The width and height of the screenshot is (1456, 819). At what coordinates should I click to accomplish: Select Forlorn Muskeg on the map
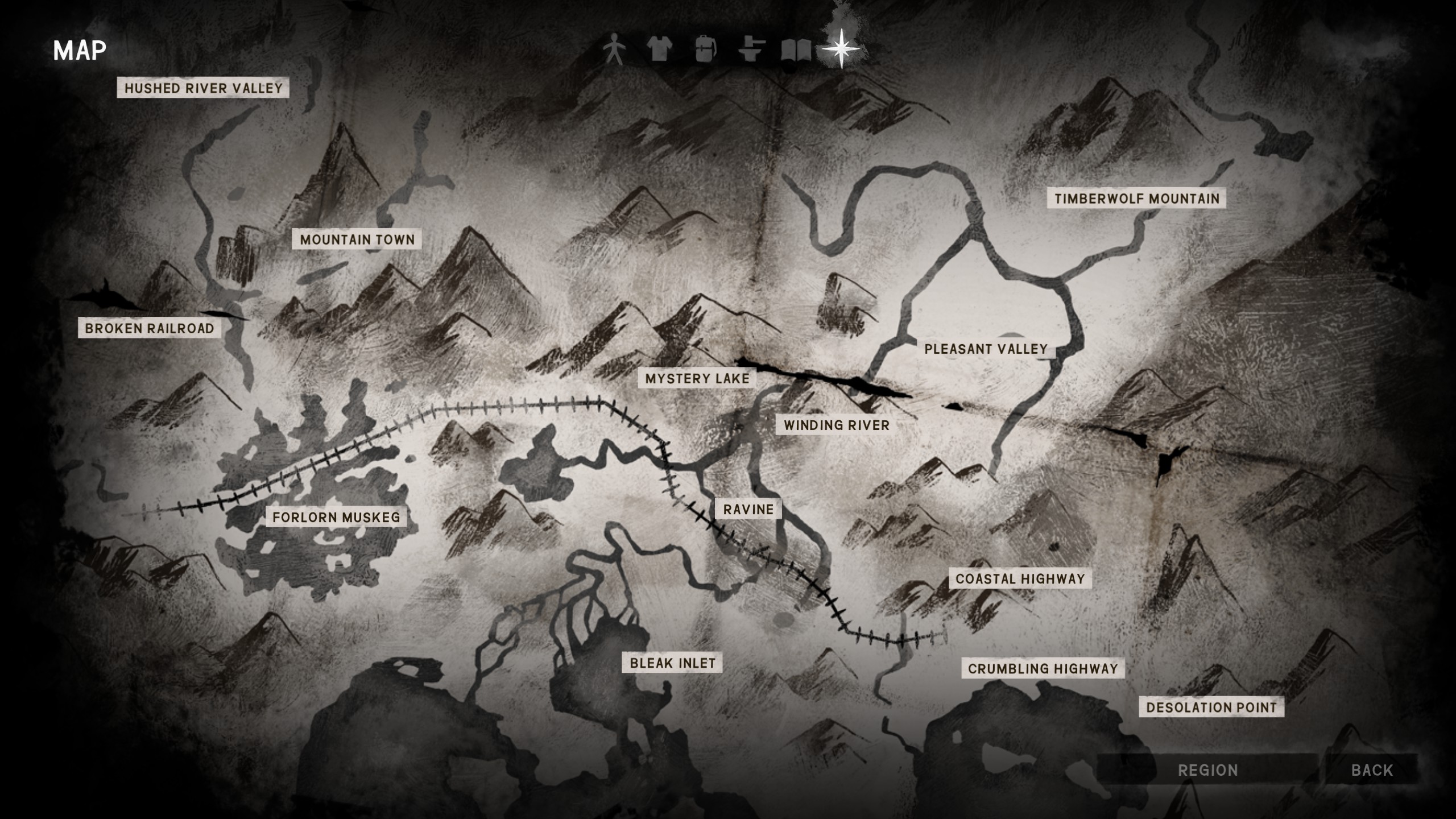coord(336,517)
